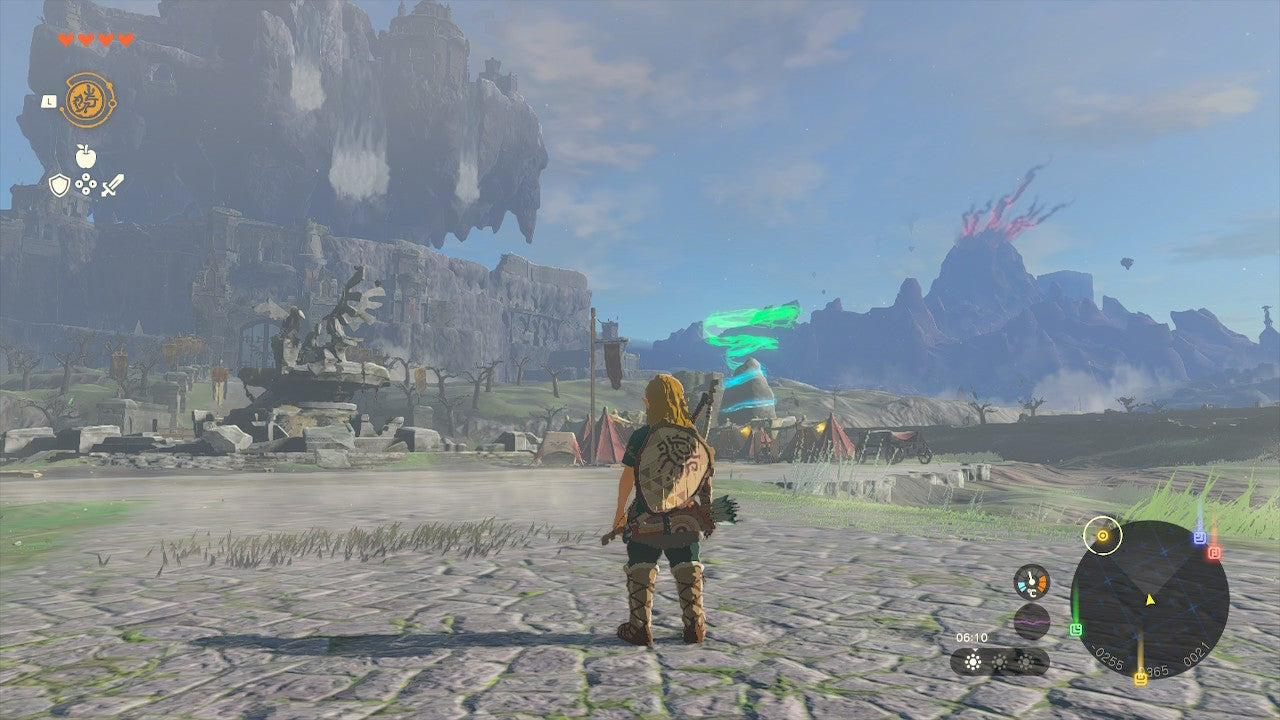Click the temperature gauge icon
This screenshot has width=1280, height=720.
click(x=1031, y=581)
